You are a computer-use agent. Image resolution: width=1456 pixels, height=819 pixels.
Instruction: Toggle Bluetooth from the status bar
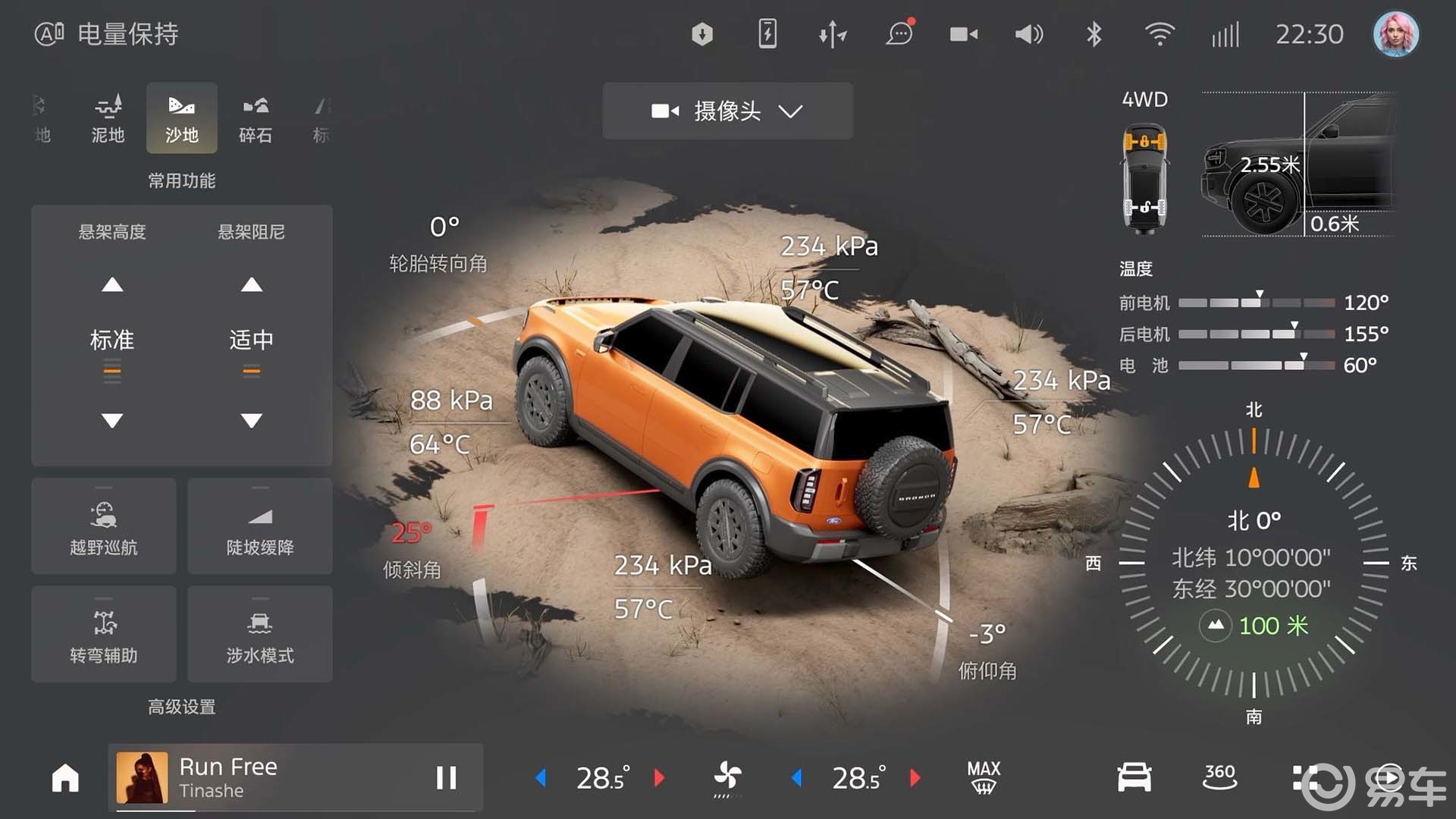[x=1094, y=34]
